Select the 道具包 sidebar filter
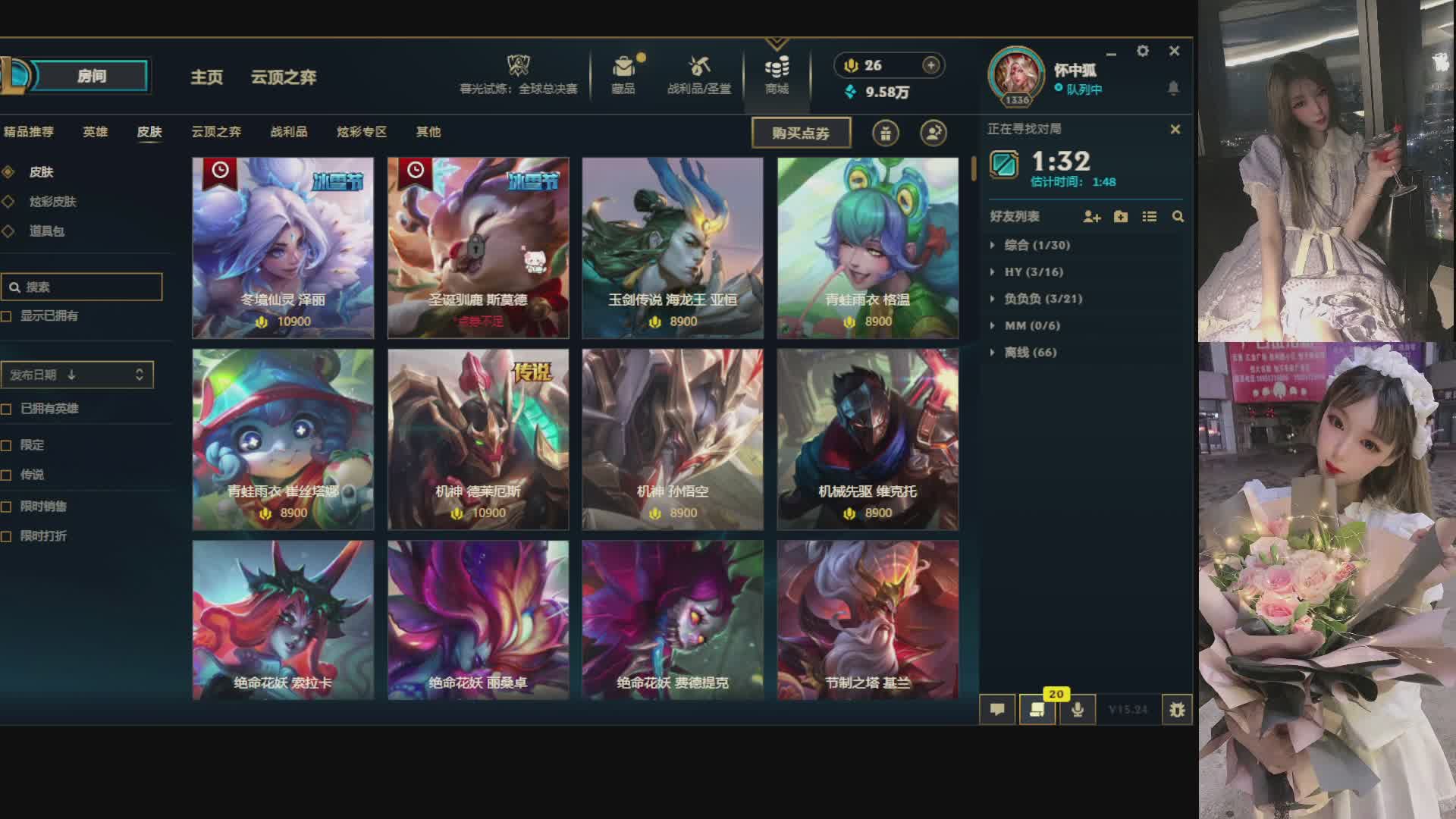This screenshot has height=819, width=1456. [46, 231]
